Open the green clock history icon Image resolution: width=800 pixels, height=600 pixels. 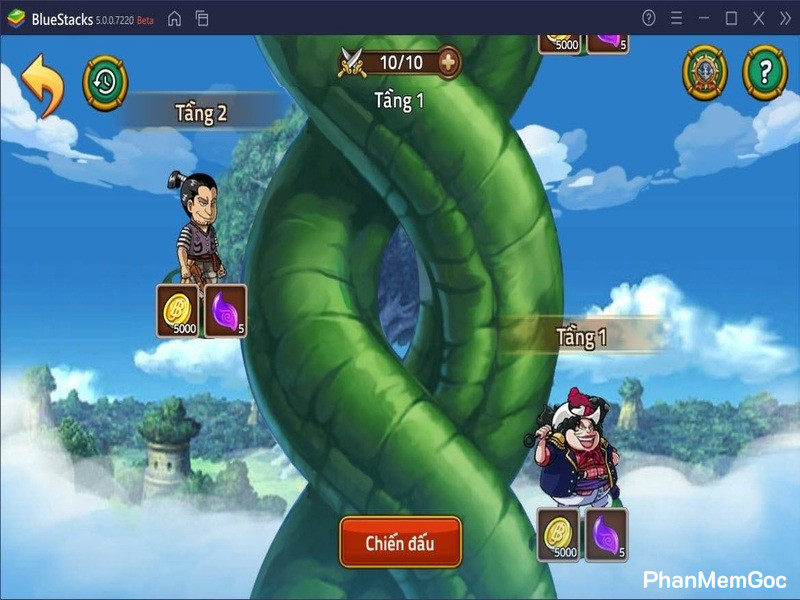click(105, 81)
